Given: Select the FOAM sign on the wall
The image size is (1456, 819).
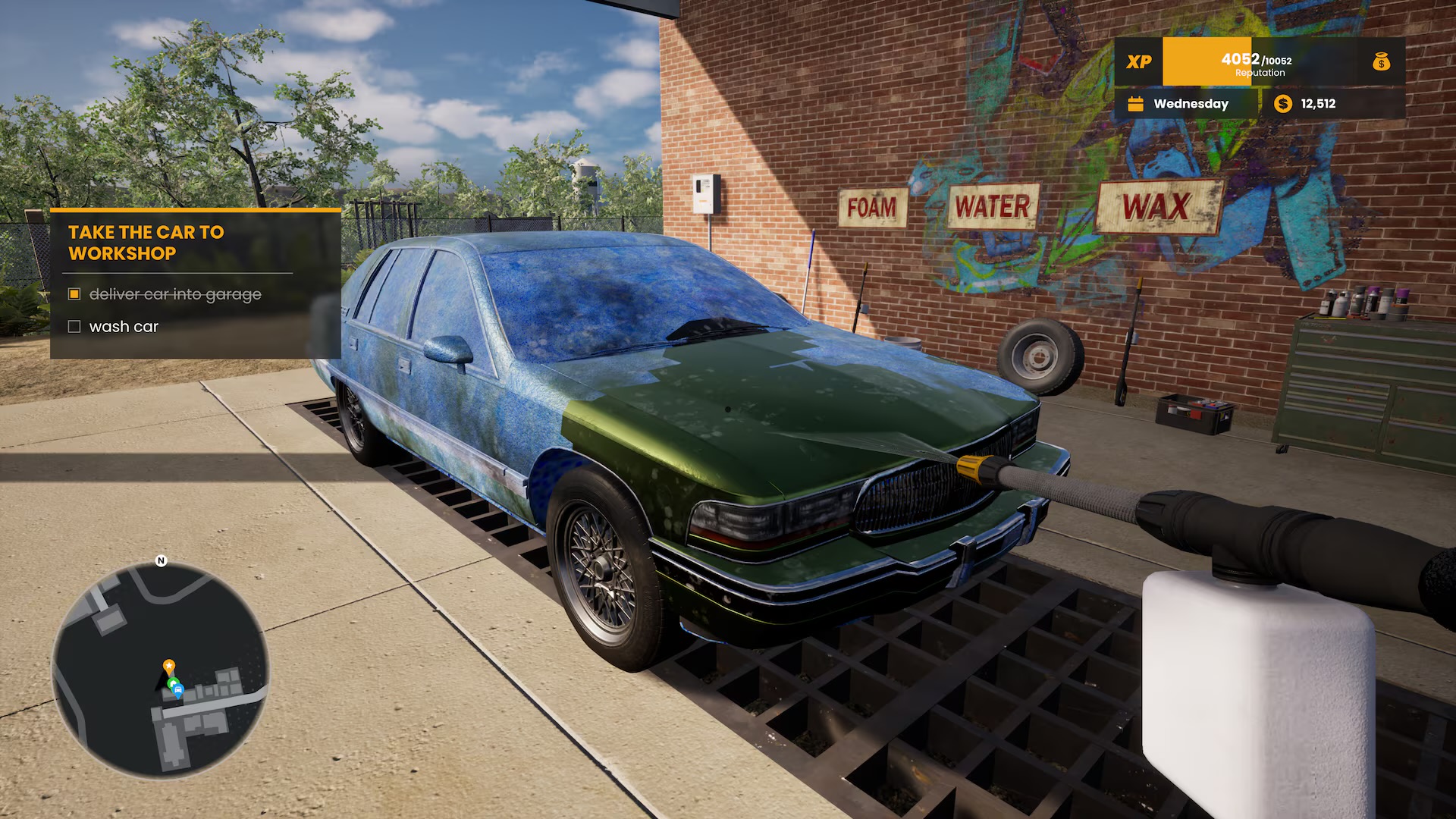Looking at the screenshot, I should click(872, 208).
